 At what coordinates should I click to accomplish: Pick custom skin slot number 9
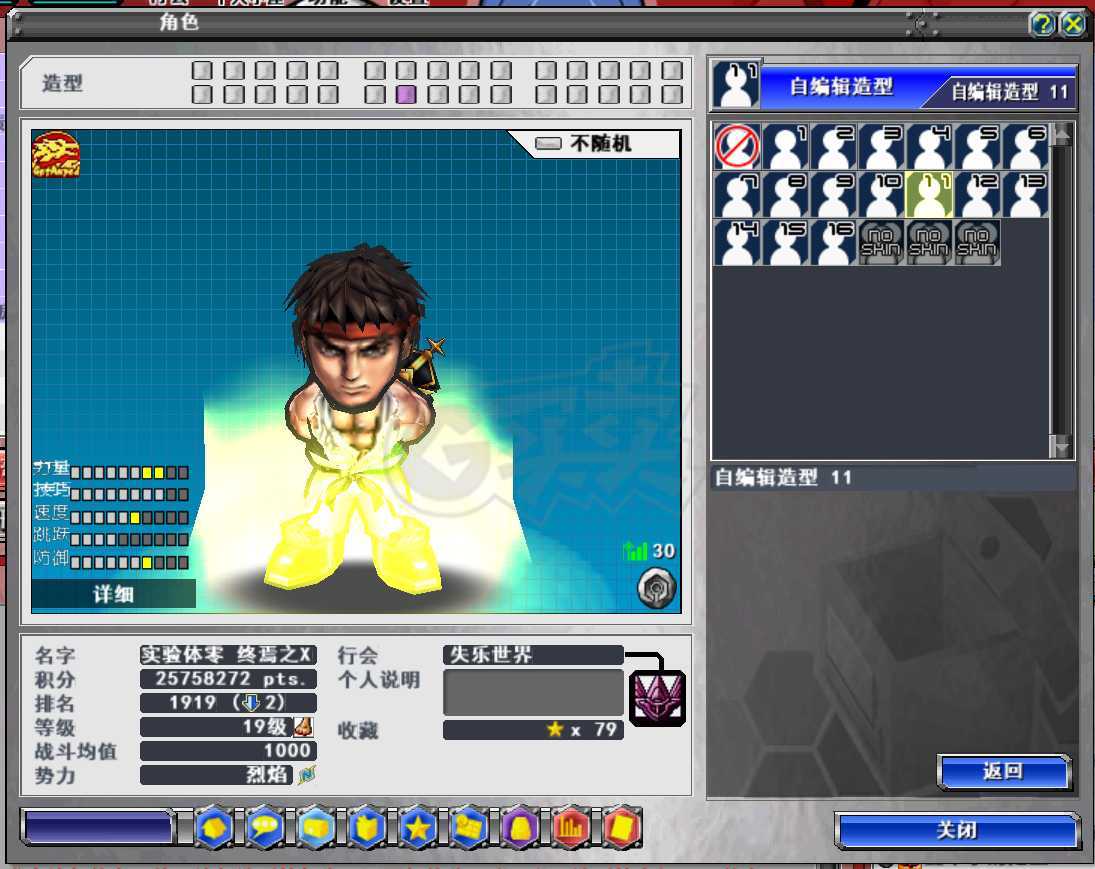click(x=834, y=194)
